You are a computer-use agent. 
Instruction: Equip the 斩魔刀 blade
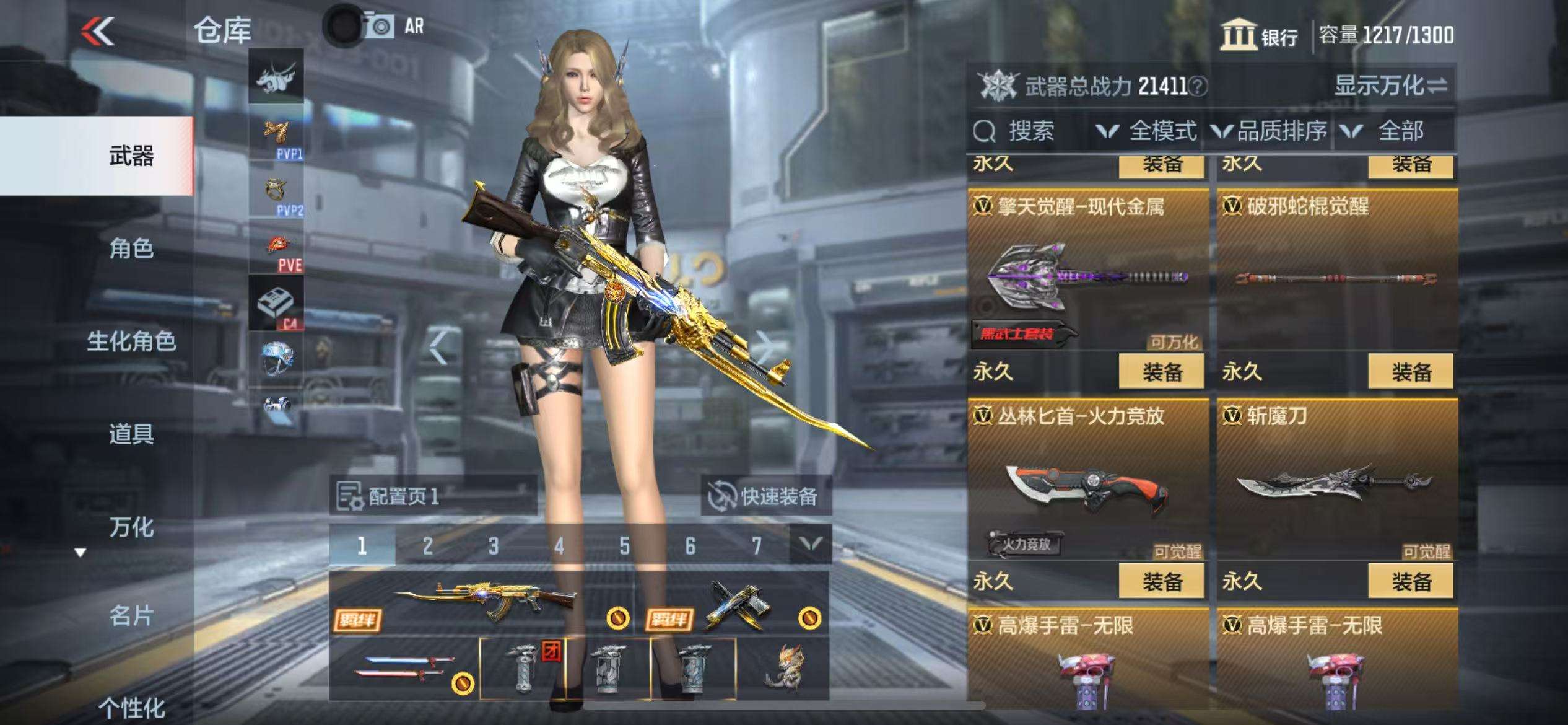pos(1411,581)
